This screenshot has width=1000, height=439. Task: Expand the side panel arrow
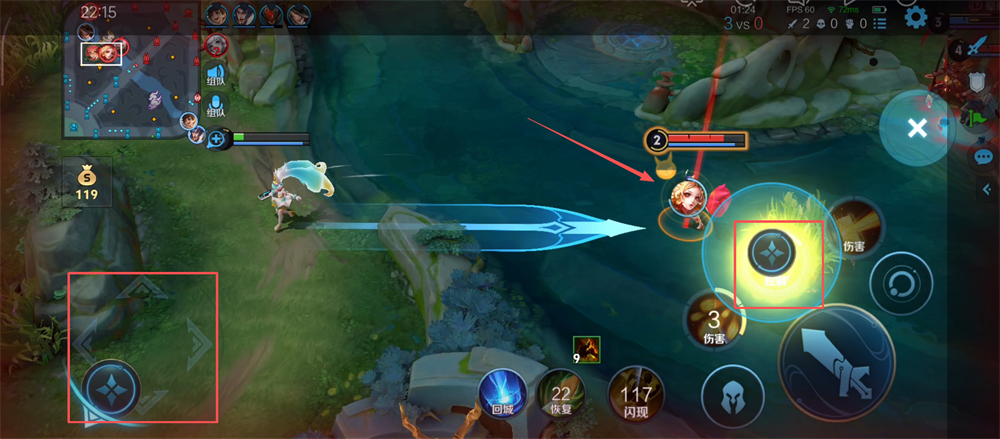coord(990,189)
